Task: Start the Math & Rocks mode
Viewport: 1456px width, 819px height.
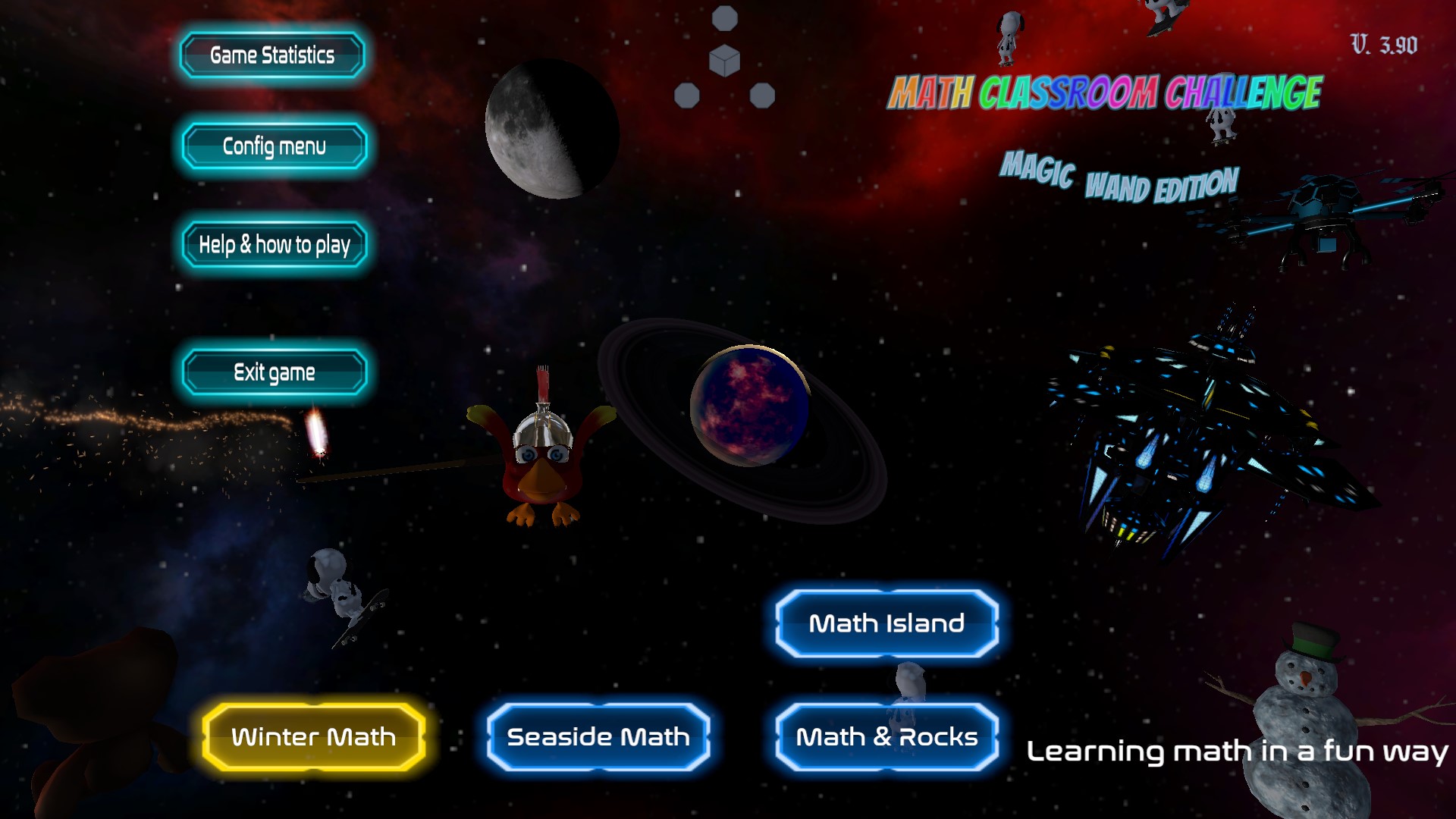Action: point(886,736)
